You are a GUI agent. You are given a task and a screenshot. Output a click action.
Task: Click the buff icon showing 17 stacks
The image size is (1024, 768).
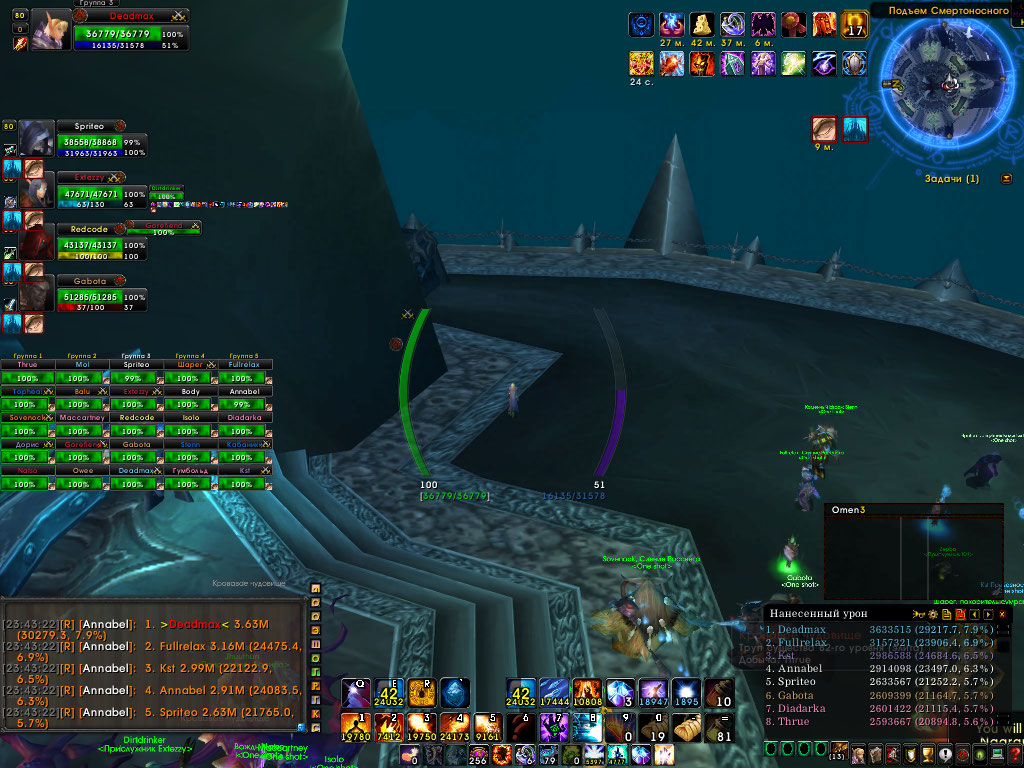tap(855, 24)
